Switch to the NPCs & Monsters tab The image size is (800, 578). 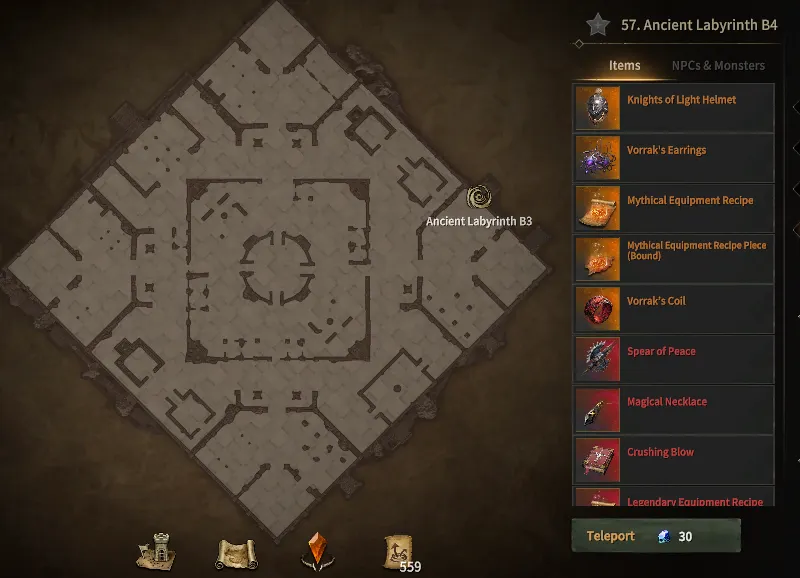point(717,66)
